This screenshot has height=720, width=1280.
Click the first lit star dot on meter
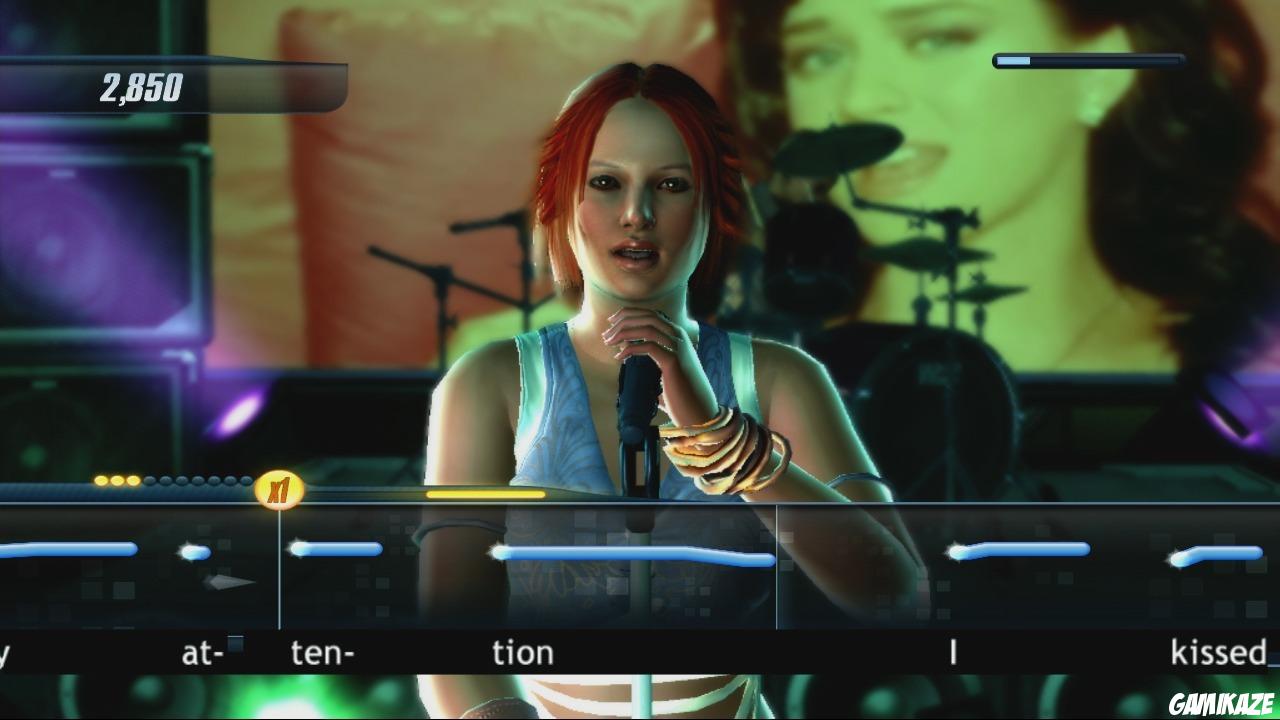point(100,480)
